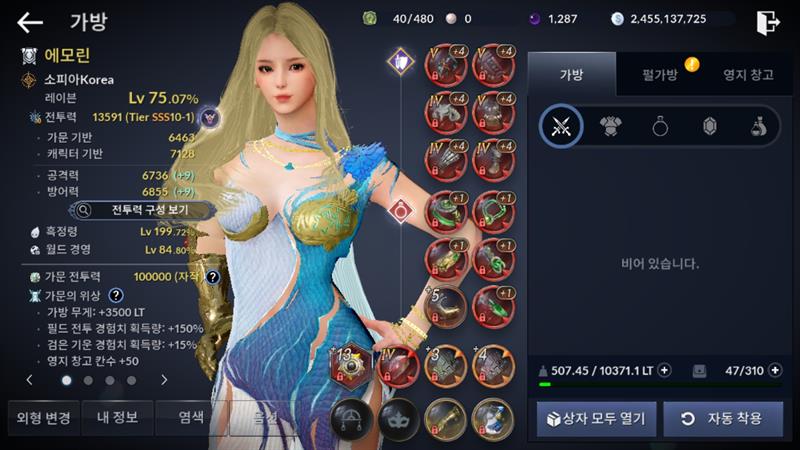800x450 pixels.
Task: Open 전투력 구성 보기 details
Action: pyautogui.click(x=141, y=211)
